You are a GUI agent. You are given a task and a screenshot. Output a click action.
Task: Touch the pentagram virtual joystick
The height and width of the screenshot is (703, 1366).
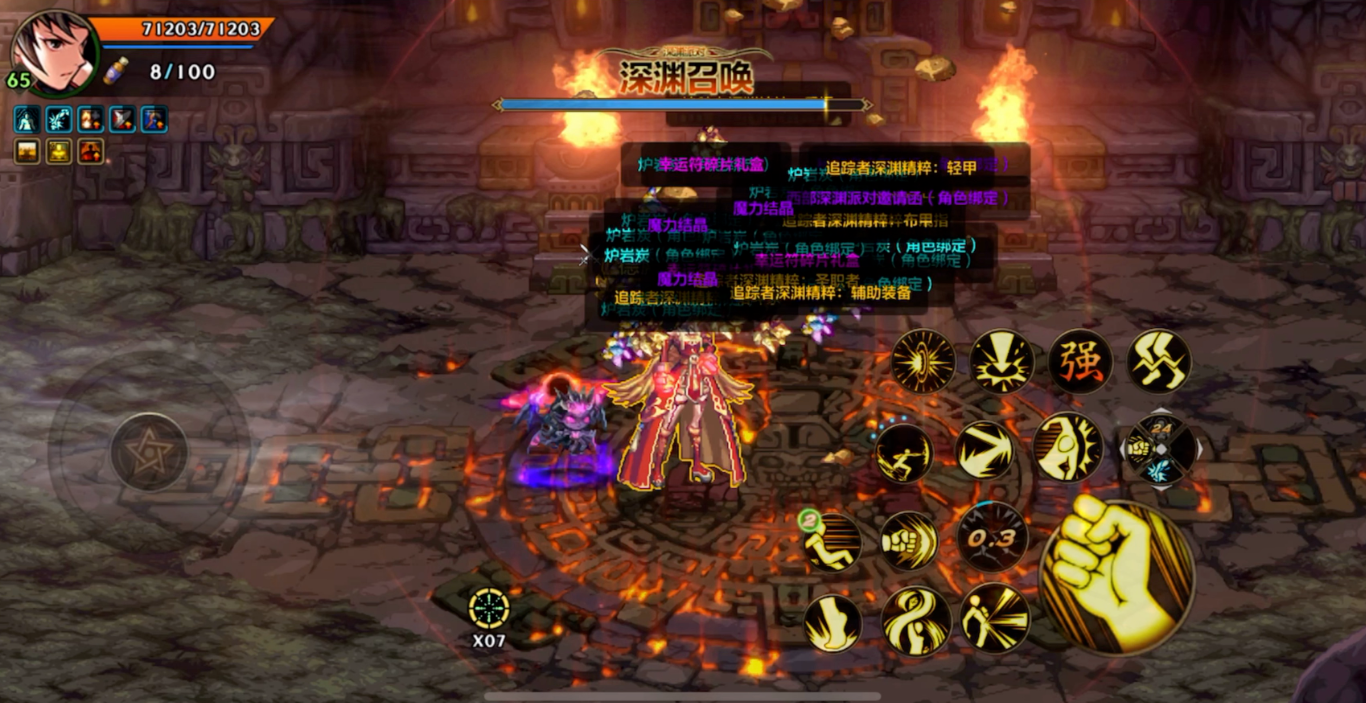click(149, 452)
